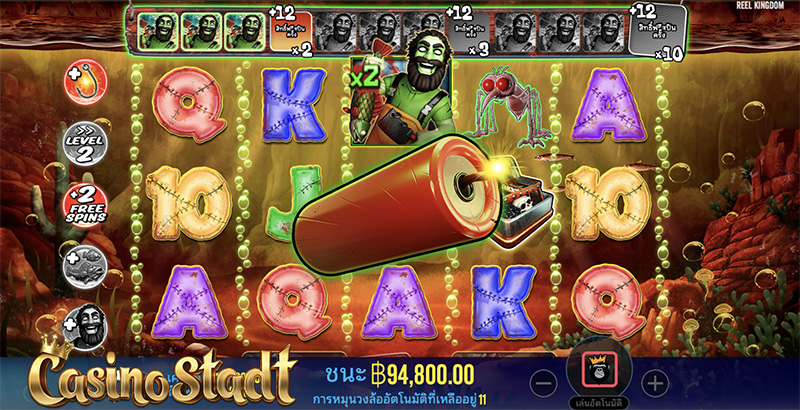Select the extra fish modifier icon

tap(85, 265)
